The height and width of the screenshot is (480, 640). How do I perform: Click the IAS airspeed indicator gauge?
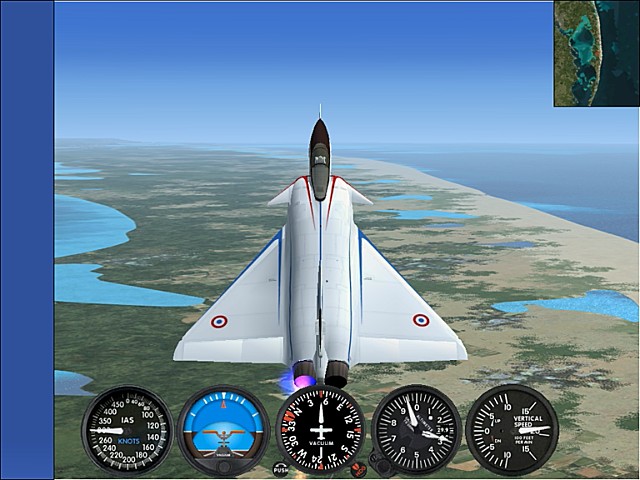click(x=127, y=430)
